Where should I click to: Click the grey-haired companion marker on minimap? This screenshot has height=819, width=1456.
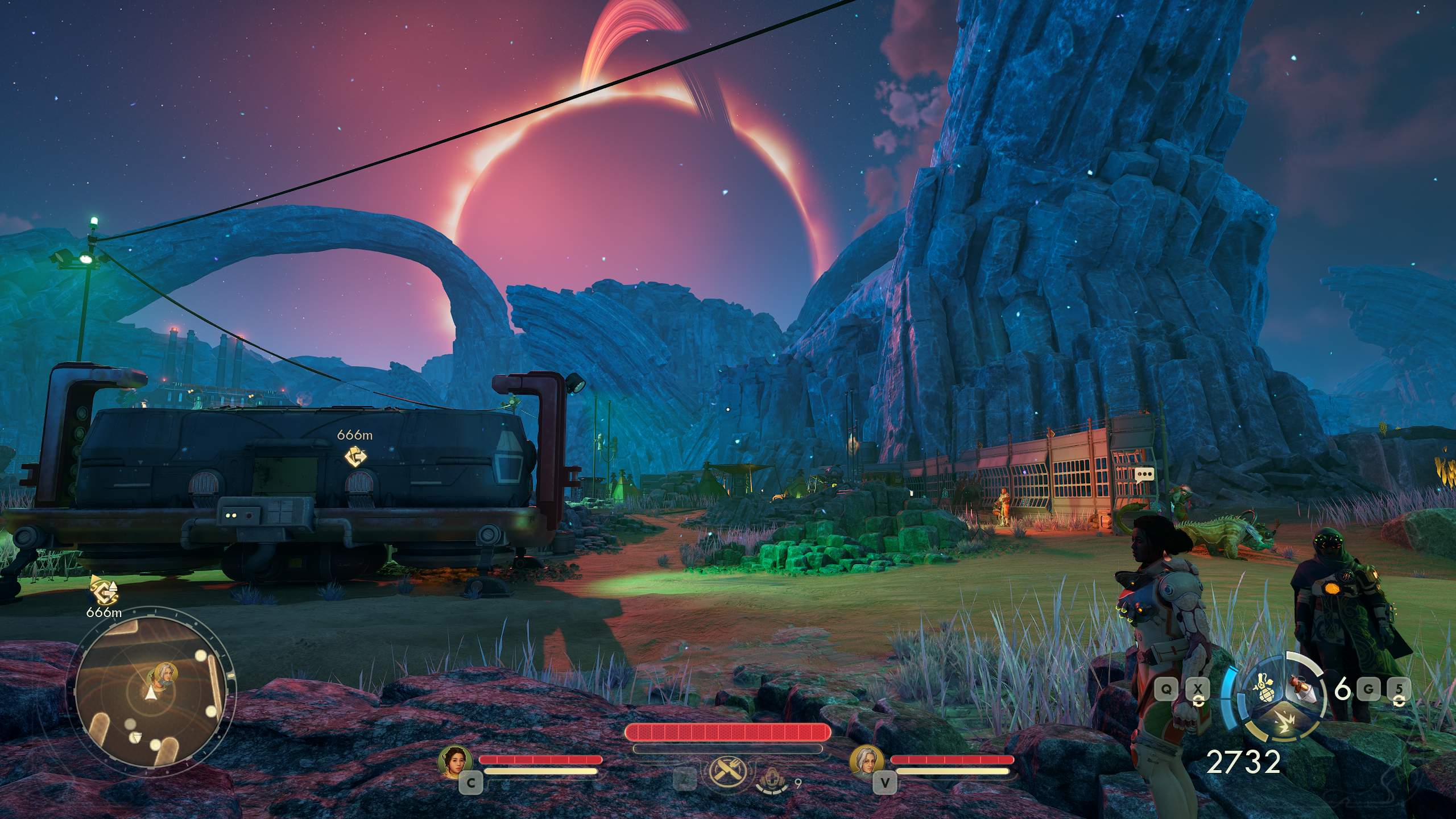pyautogui.click(x=165, y=674)
